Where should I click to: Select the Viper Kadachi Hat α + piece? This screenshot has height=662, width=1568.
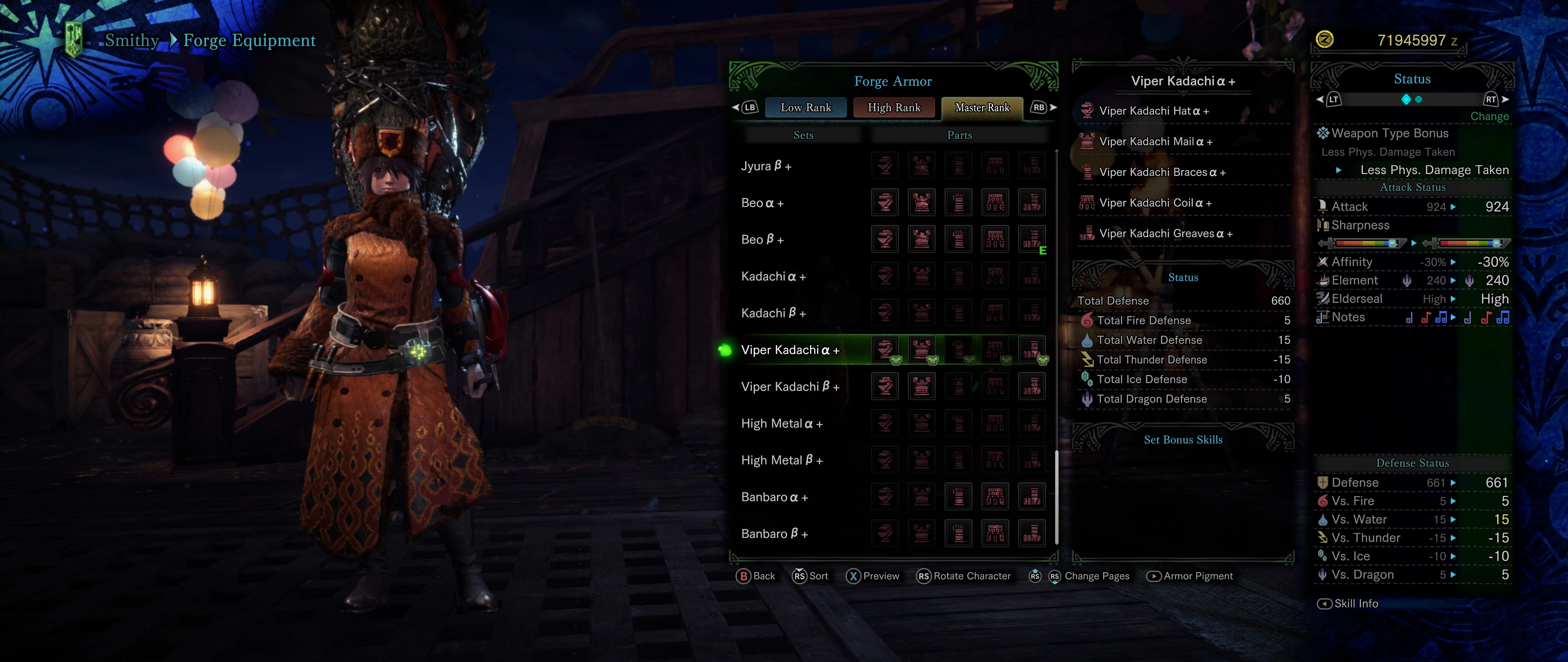[x=1153, y=111]
